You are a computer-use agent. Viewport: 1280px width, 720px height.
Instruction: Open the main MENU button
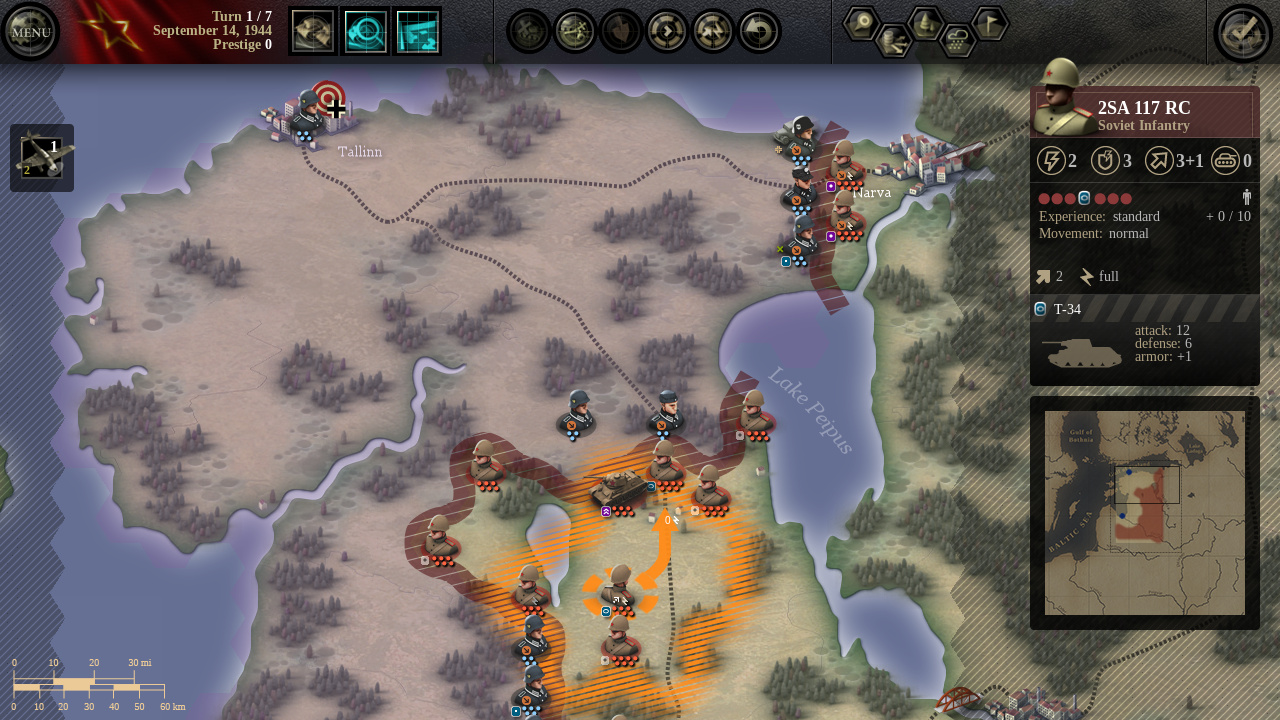click(31, 32)
